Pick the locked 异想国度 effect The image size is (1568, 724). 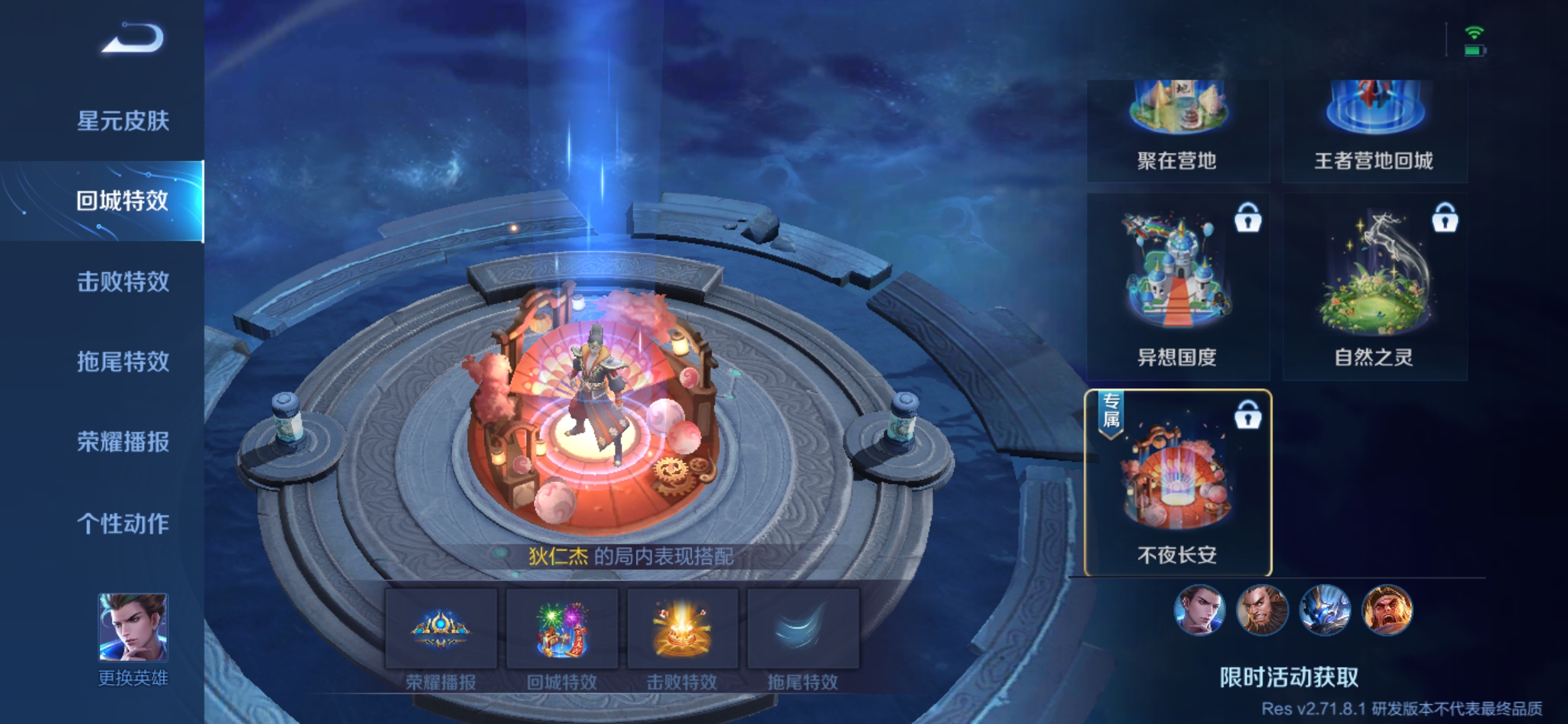coord(1177,287)
